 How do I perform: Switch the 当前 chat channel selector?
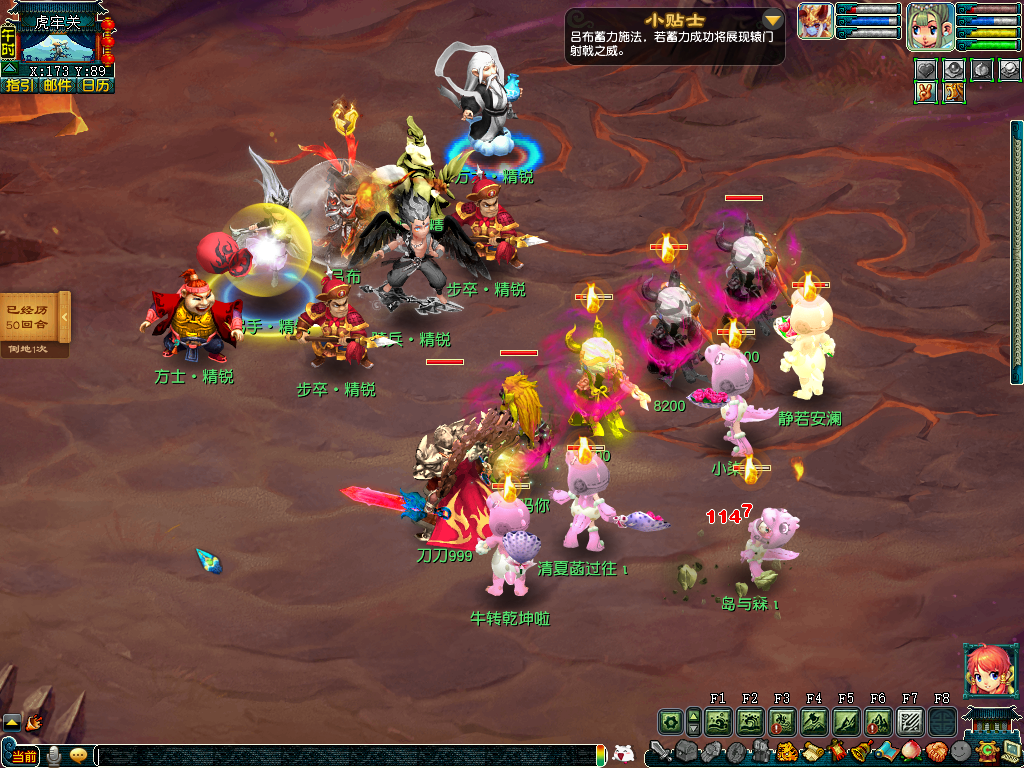(x=24, y=755)
